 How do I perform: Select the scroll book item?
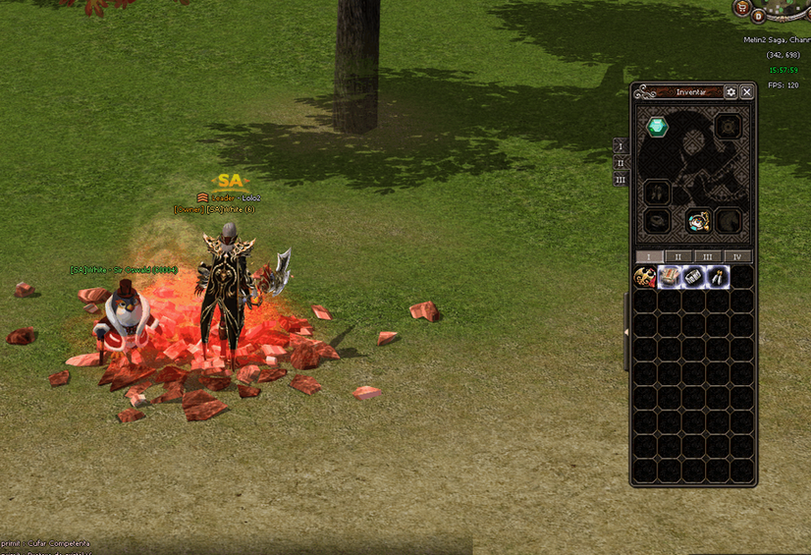pyautogui.click(x=669, y=277)
